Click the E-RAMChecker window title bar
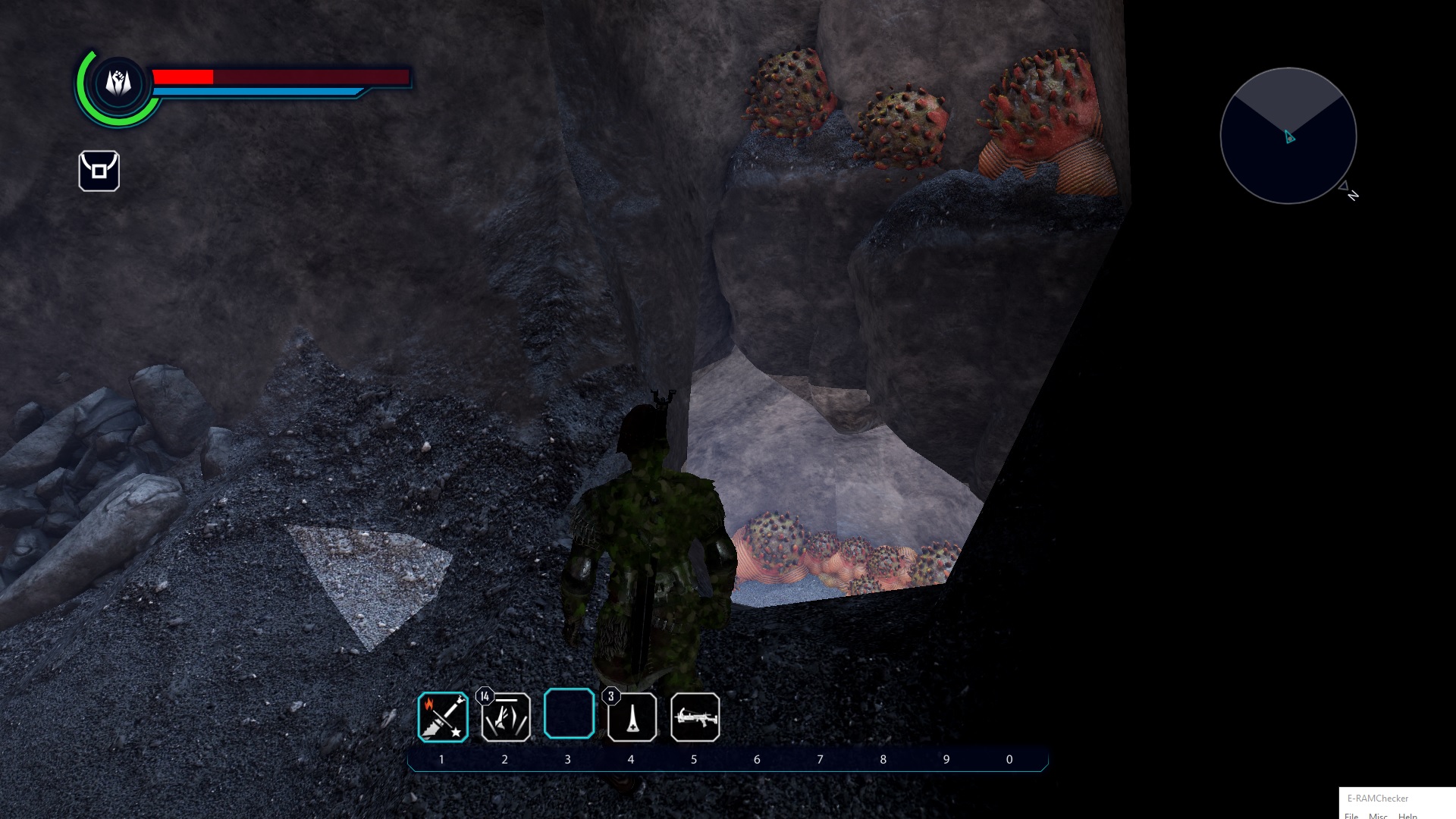This screenshot has width=1456, height=819. point(1395,798)
